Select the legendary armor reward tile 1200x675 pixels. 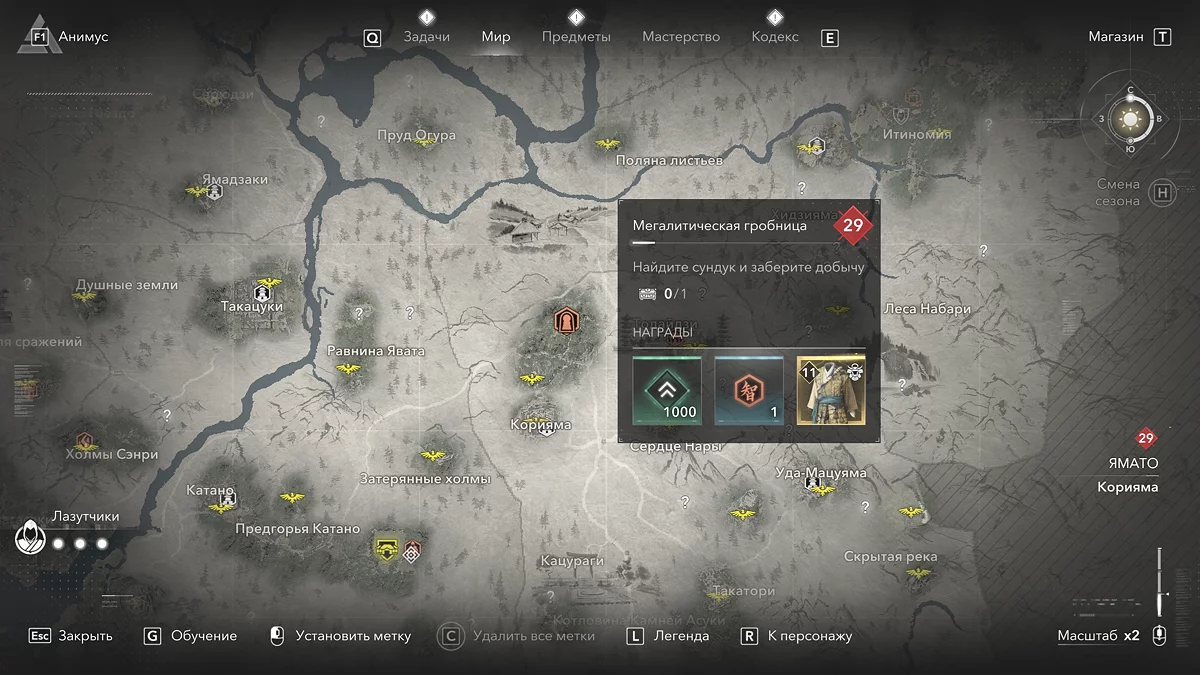pos(831,390)
